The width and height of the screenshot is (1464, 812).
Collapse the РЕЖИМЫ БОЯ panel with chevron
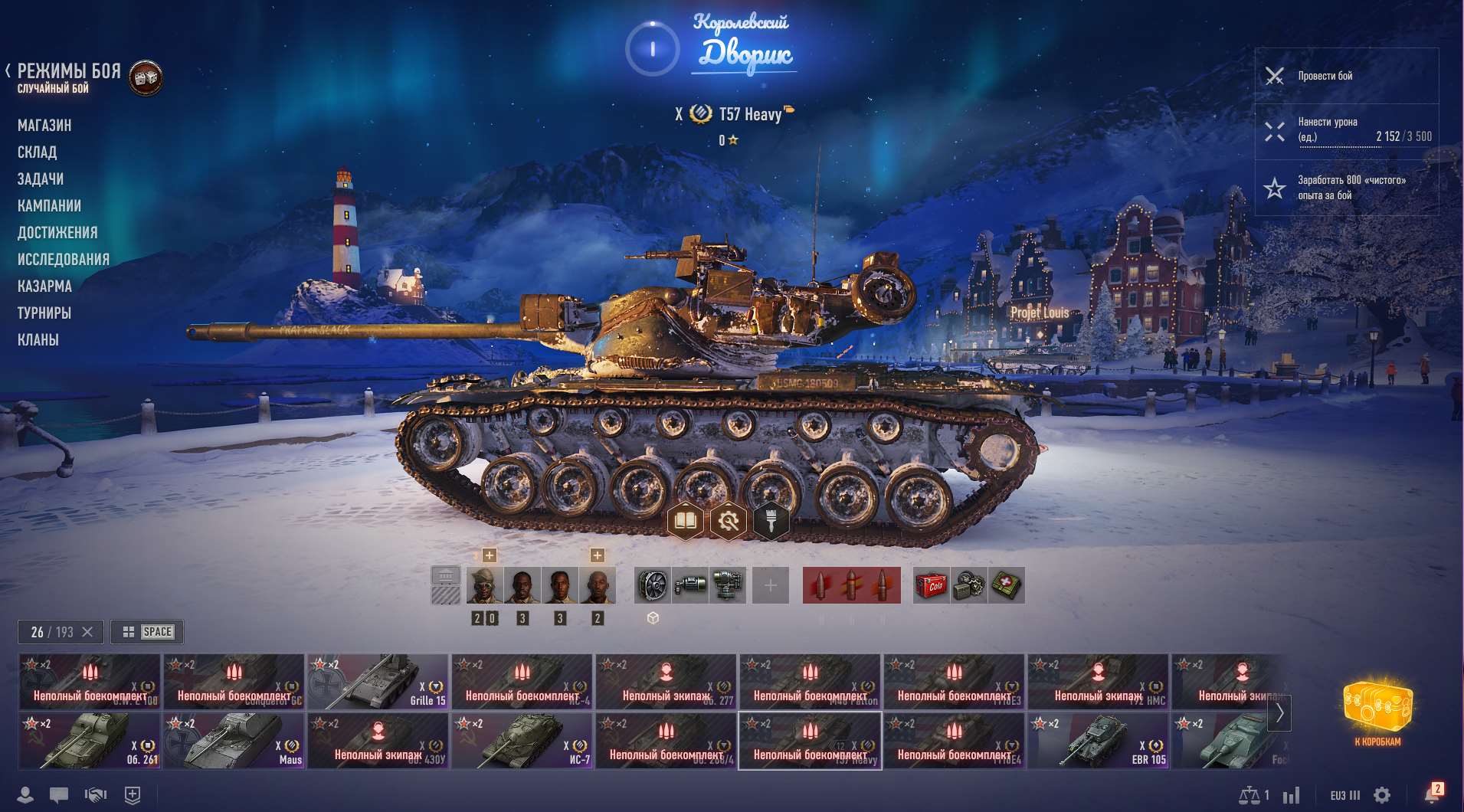point(8,70)
